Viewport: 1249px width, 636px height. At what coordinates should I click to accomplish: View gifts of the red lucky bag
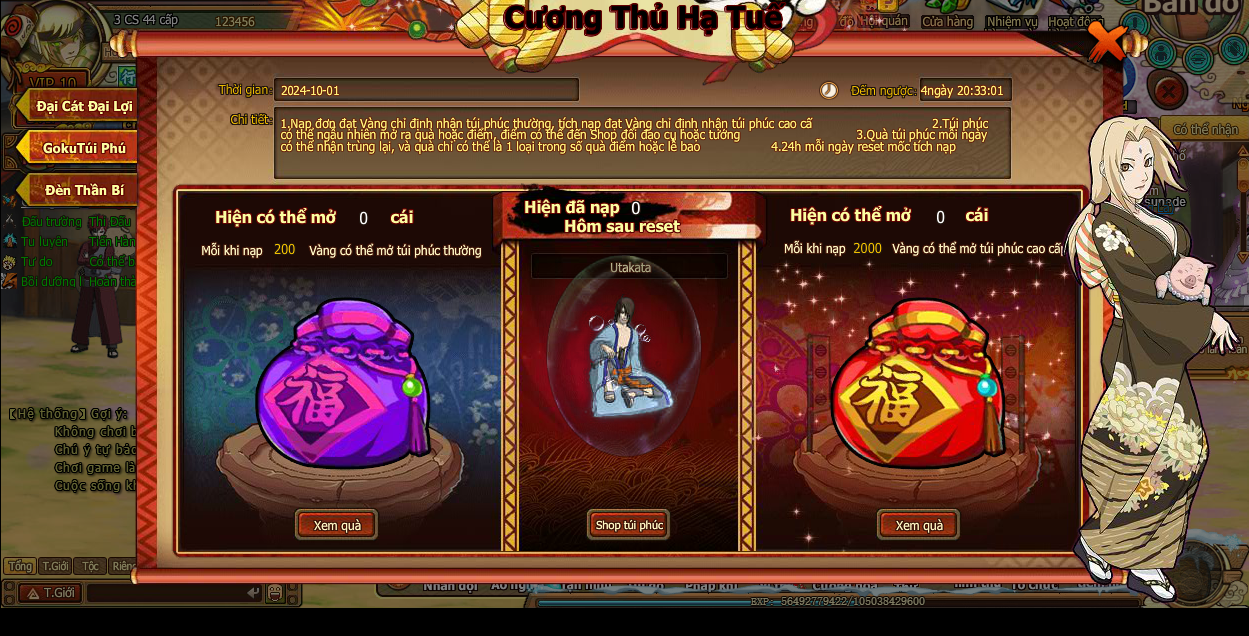918,525
